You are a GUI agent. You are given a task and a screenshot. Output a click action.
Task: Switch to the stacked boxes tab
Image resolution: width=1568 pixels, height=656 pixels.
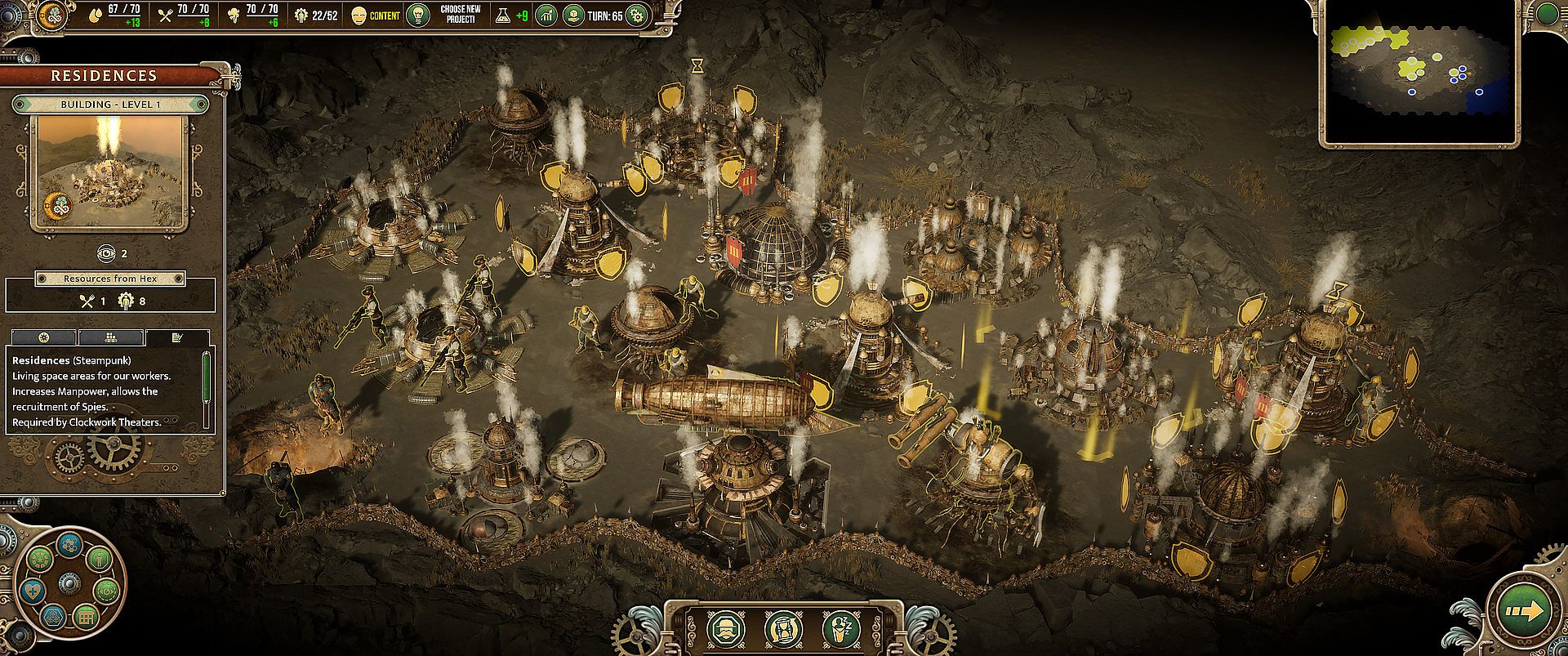(111, 337)
